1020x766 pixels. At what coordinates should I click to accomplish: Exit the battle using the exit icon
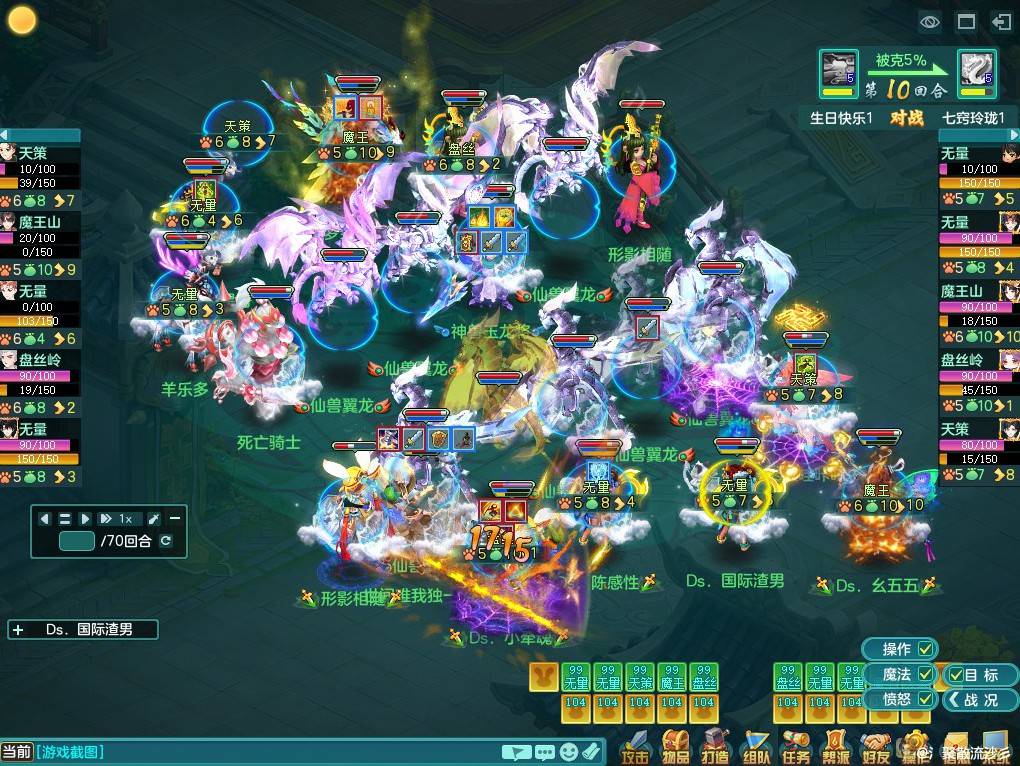coord(1001,21)
